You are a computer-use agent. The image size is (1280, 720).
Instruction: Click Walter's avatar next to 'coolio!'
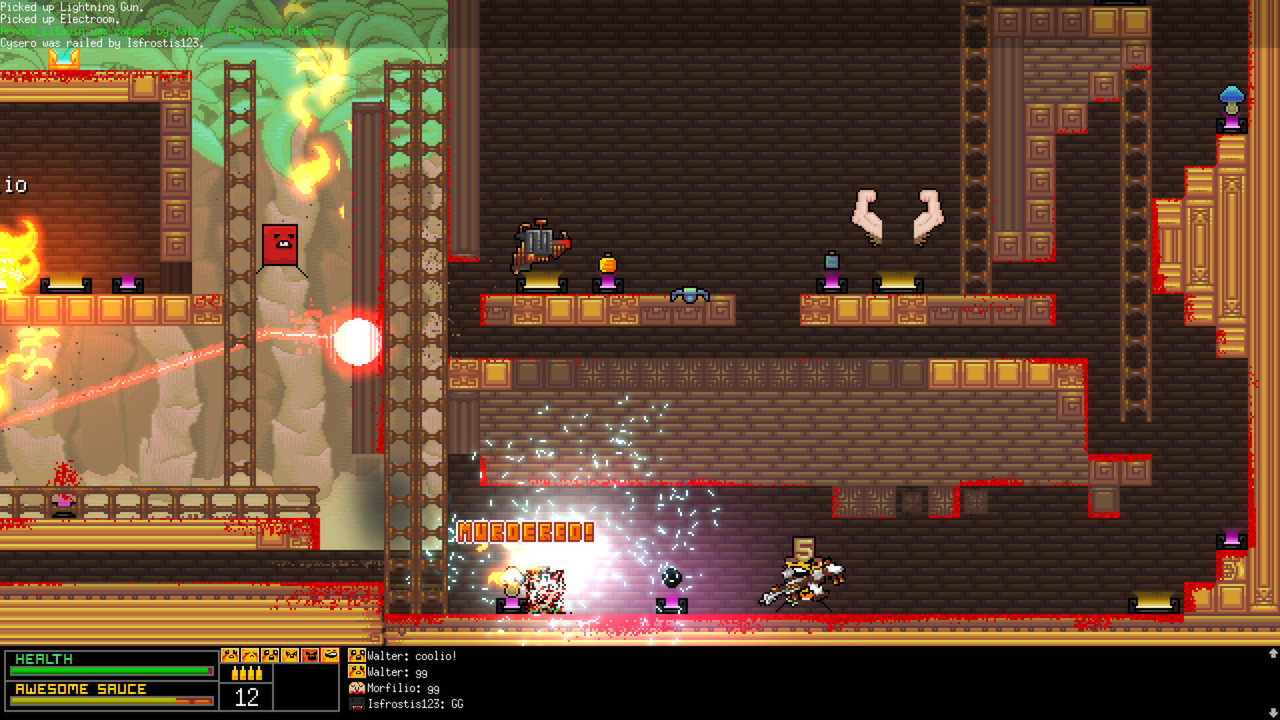coord(356,657)
